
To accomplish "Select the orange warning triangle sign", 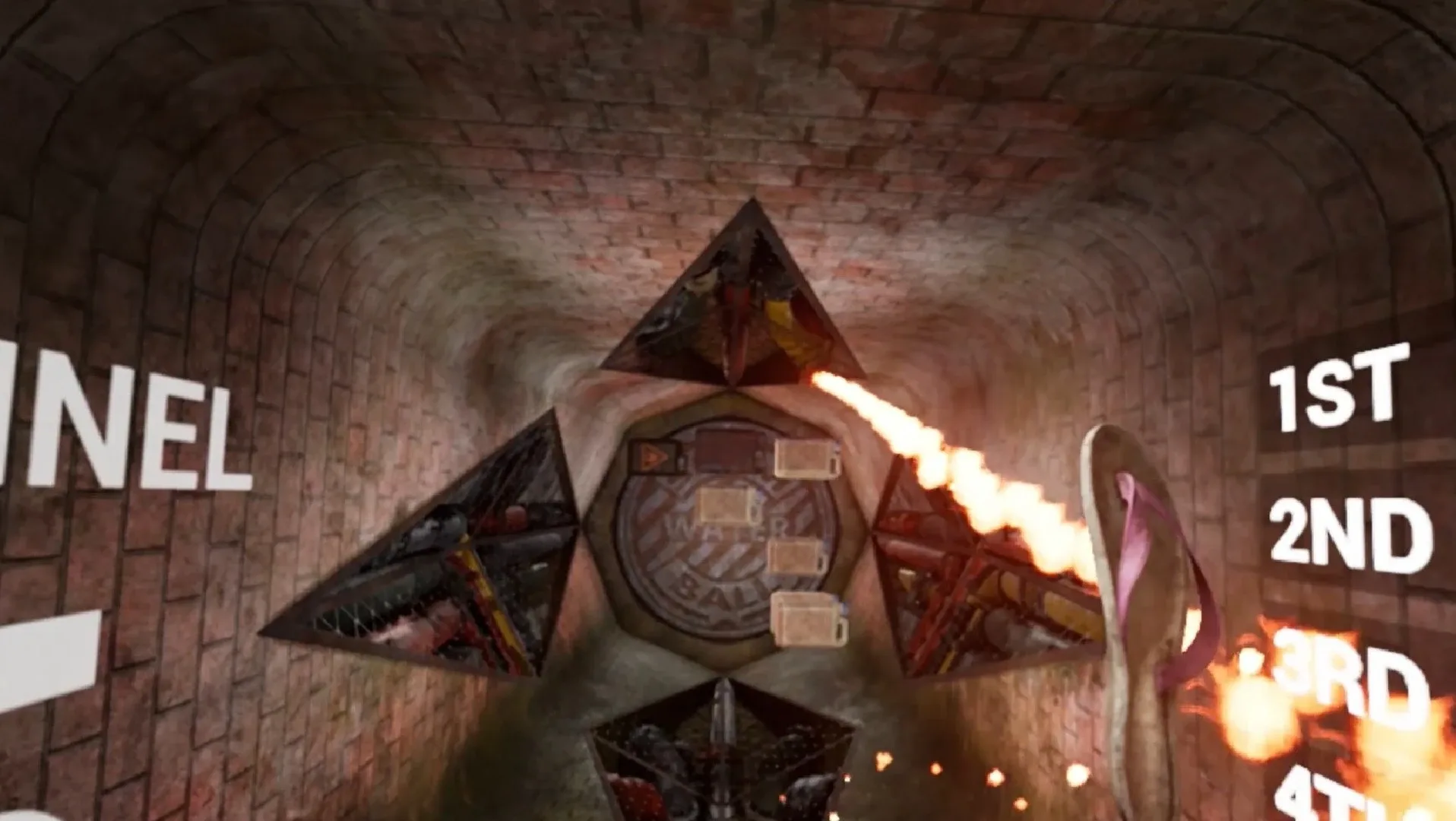I will pos(654,455).
